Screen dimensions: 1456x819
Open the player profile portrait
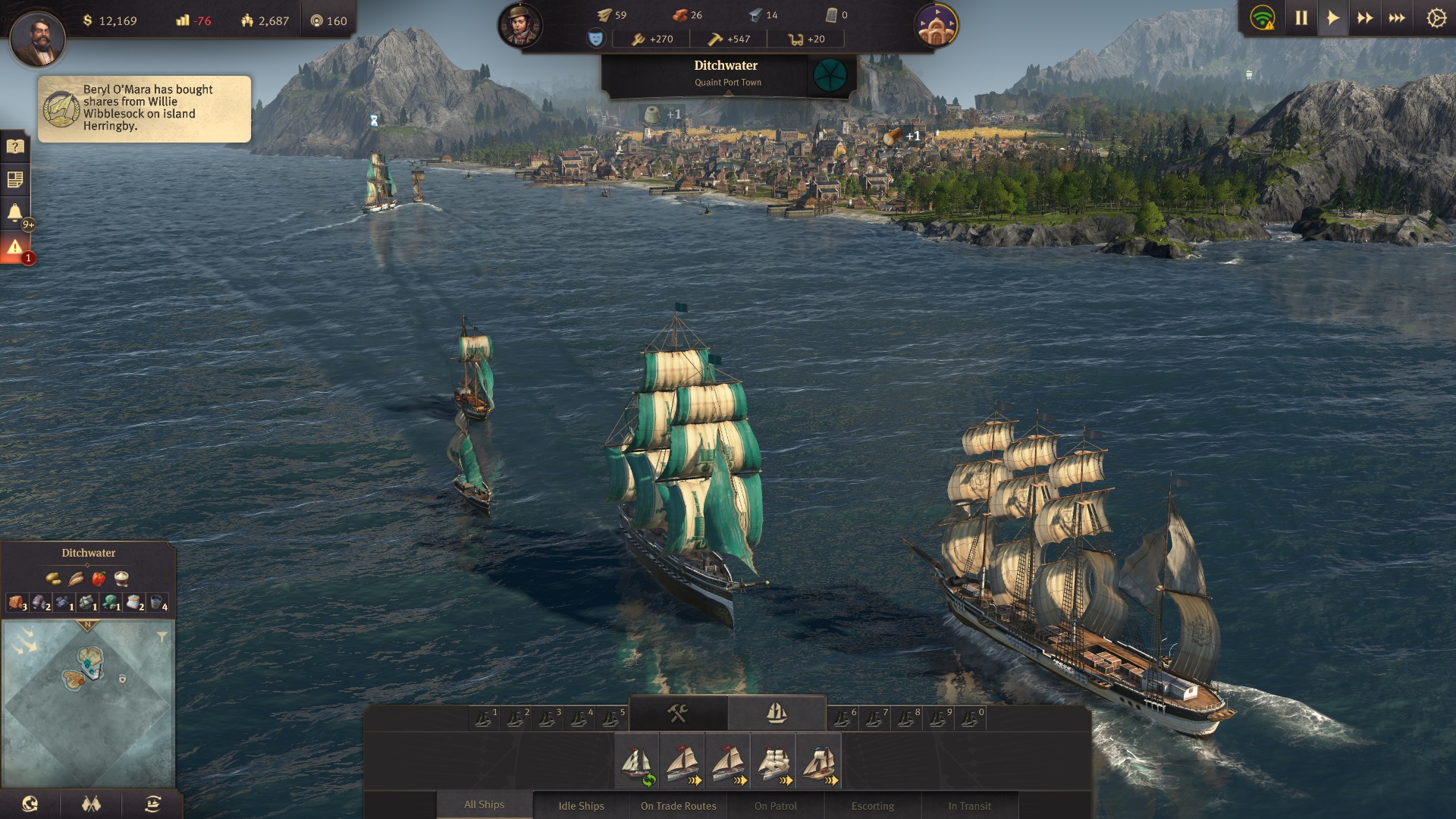coord(37,38)
